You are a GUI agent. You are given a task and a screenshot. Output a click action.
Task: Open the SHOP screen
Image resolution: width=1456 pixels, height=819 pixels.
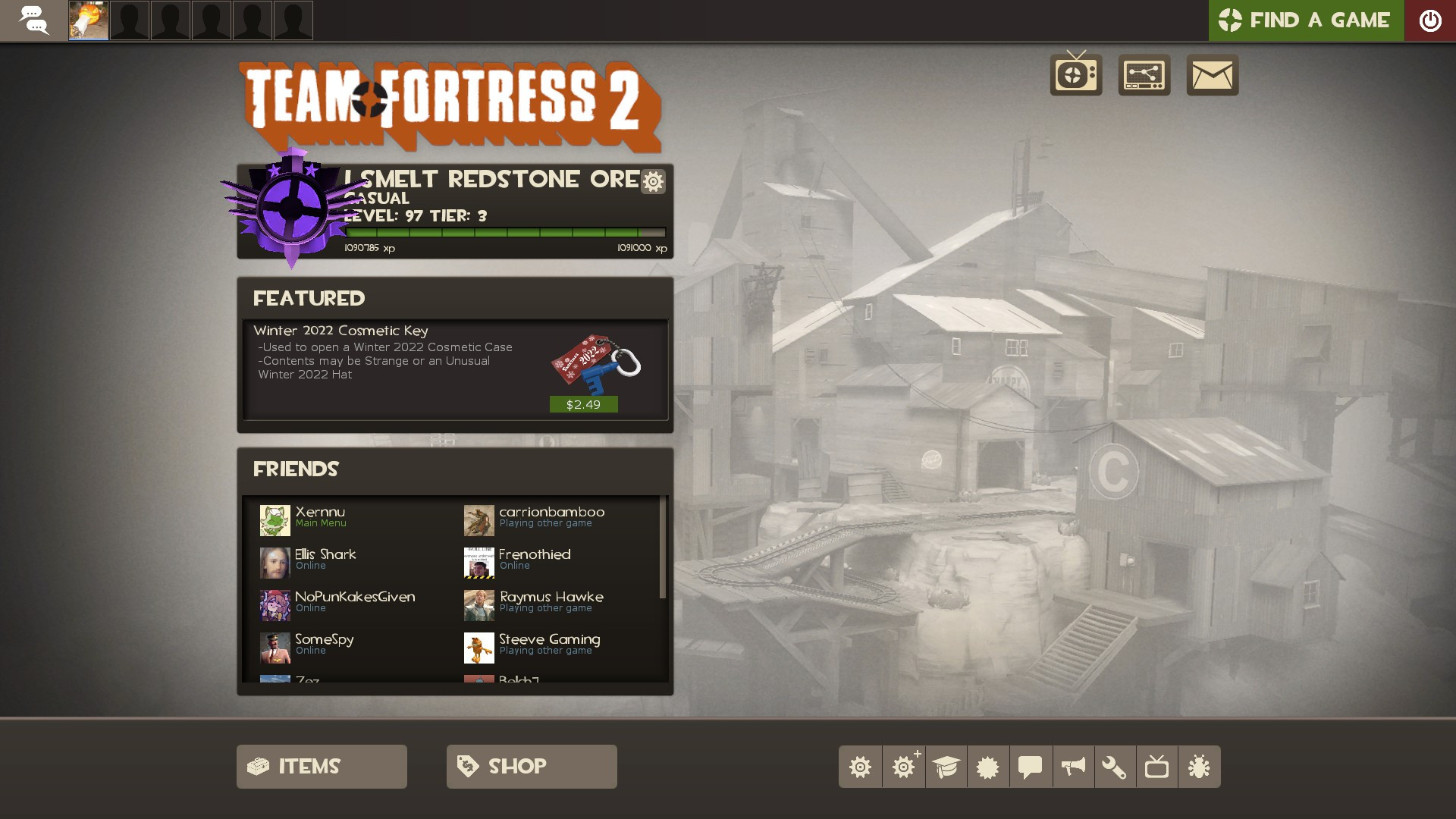tap(531, 766)
